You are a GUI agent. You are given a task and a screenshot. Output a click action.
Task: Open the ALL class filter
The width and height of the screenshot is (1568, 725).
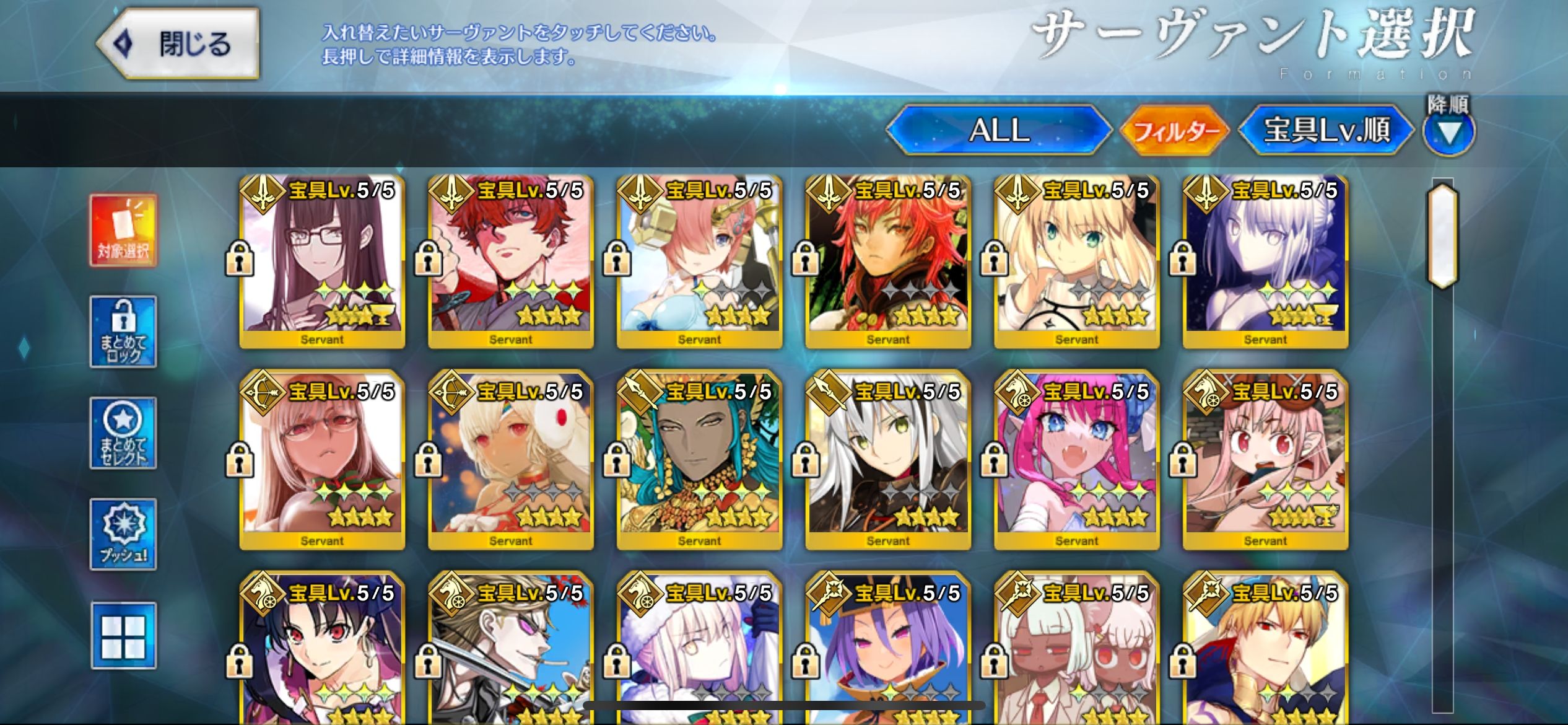(998, 130)
